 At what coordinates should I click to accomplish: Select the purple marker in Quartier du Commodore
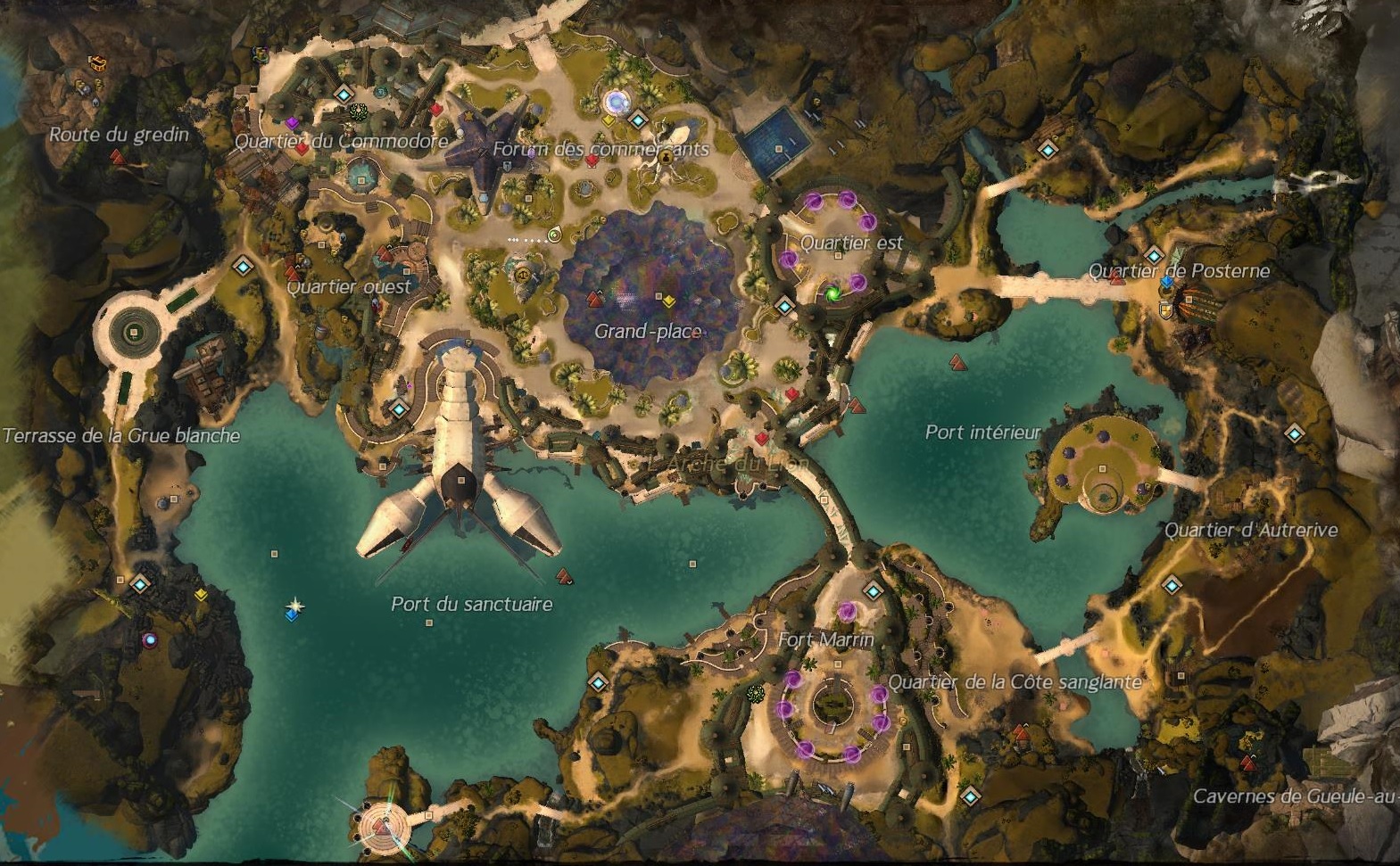[291, 122]
